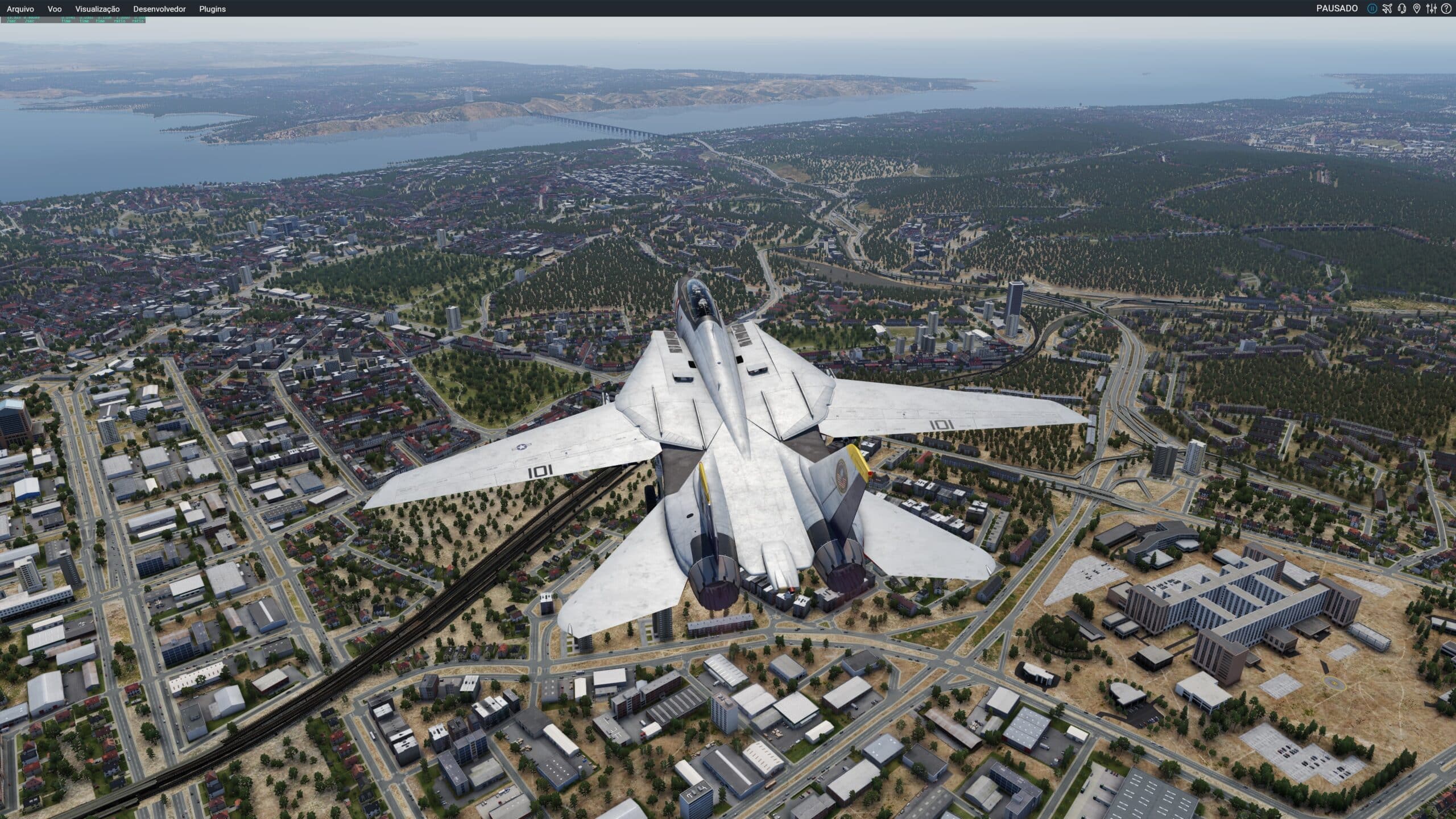
Task: Expand the Visualização menu
Action: (x=97, y=9)
